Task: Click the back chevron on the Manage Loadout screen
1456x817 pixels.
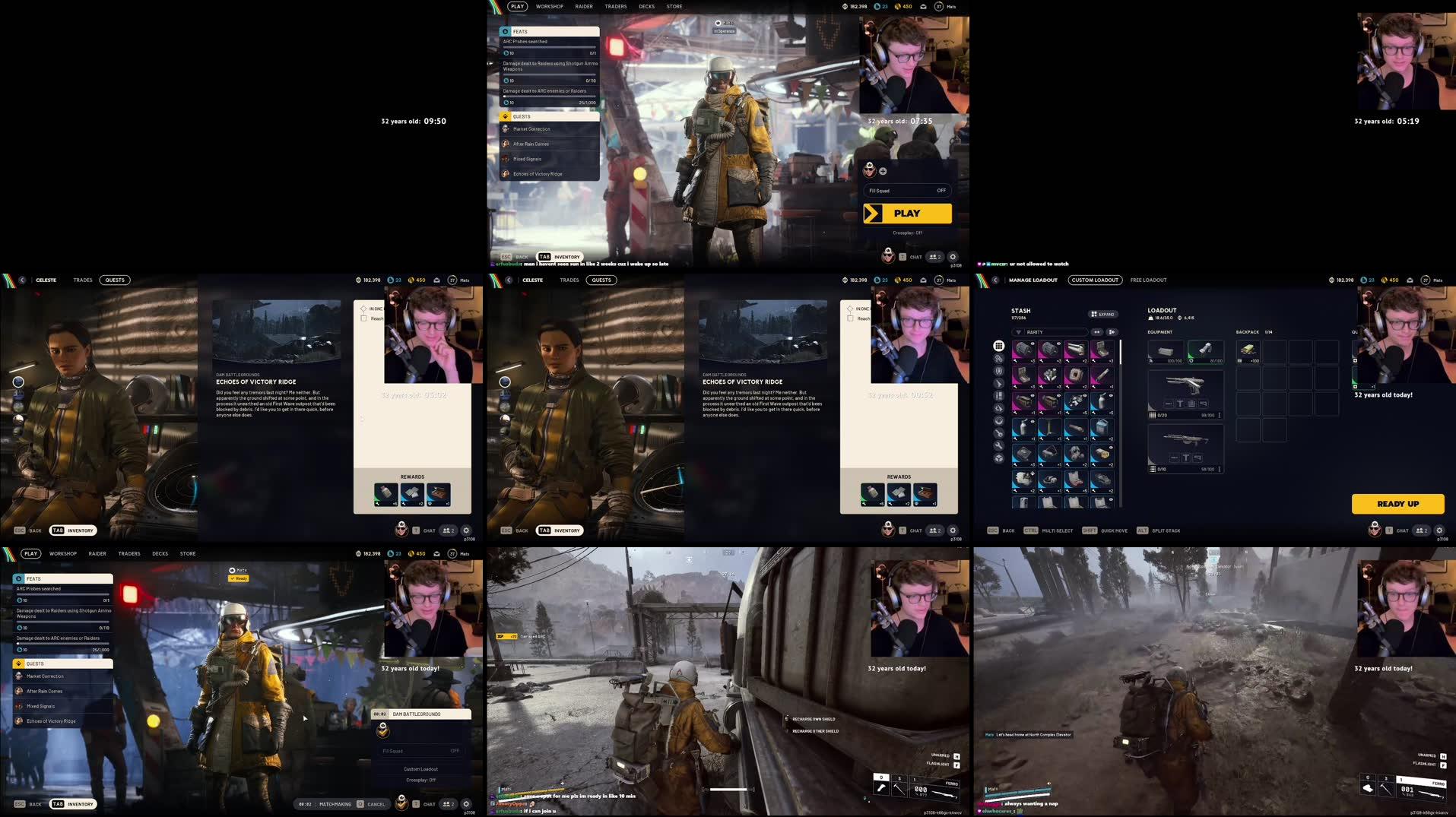Action: coord(994,280)
